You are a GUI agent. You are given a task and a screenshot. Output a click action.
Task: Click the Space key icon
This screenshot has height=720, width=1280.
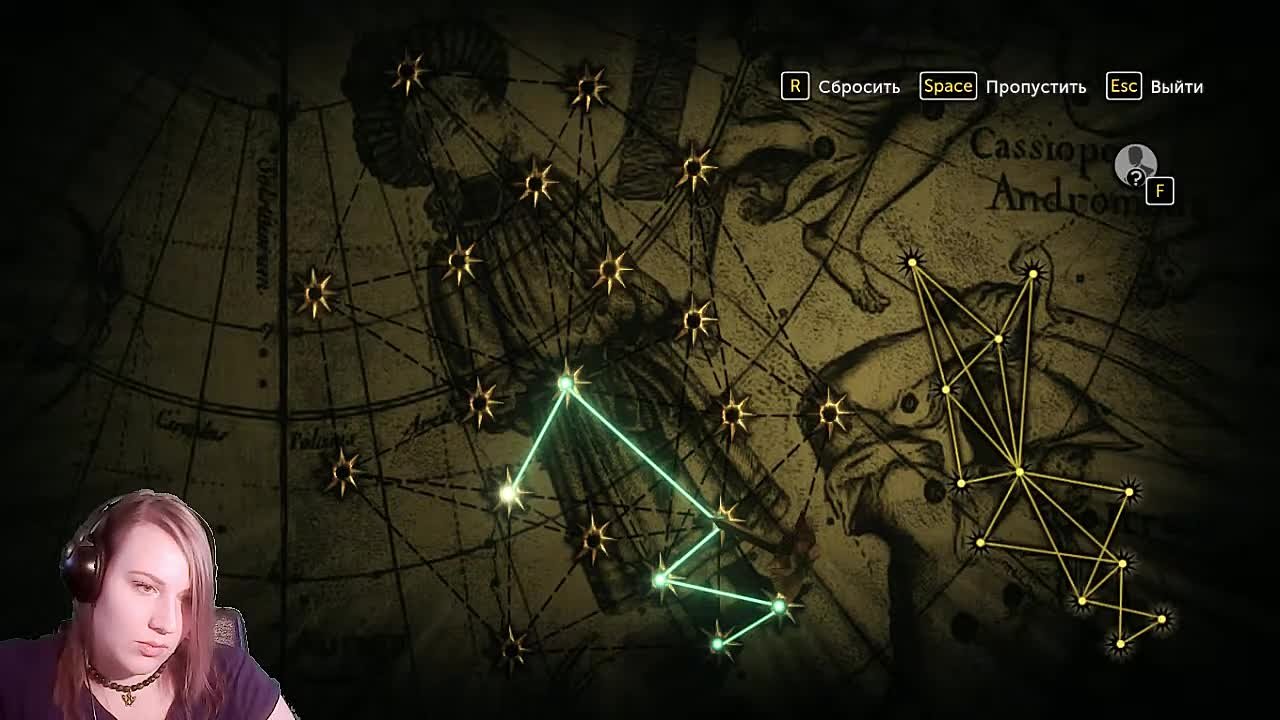(947, 86)
